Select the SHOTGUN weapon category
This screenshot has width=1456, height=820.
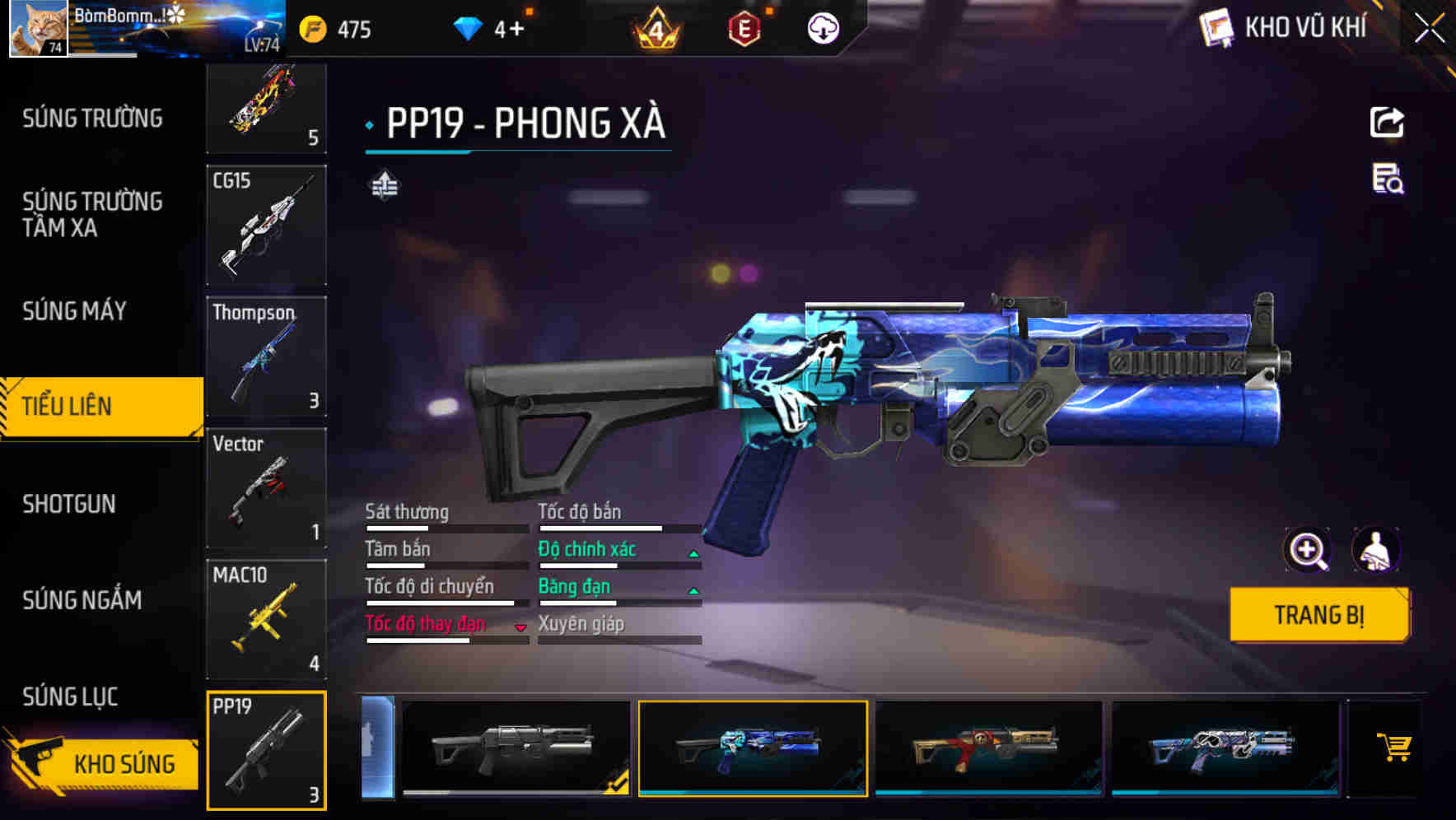(69, 504)
